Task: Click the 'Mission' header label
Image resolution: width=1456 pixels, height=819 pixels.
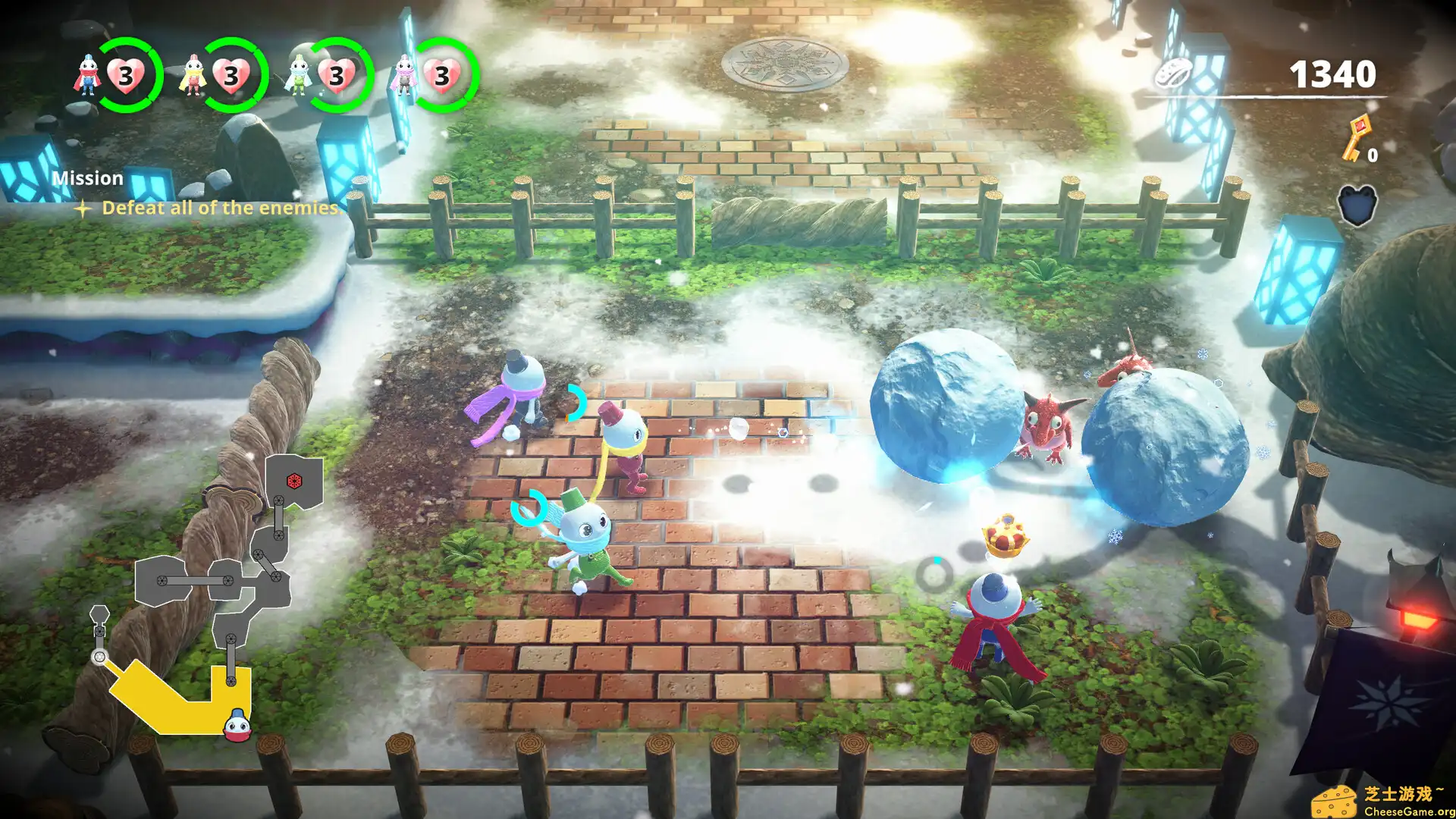Action: click(x=88, y=178)
